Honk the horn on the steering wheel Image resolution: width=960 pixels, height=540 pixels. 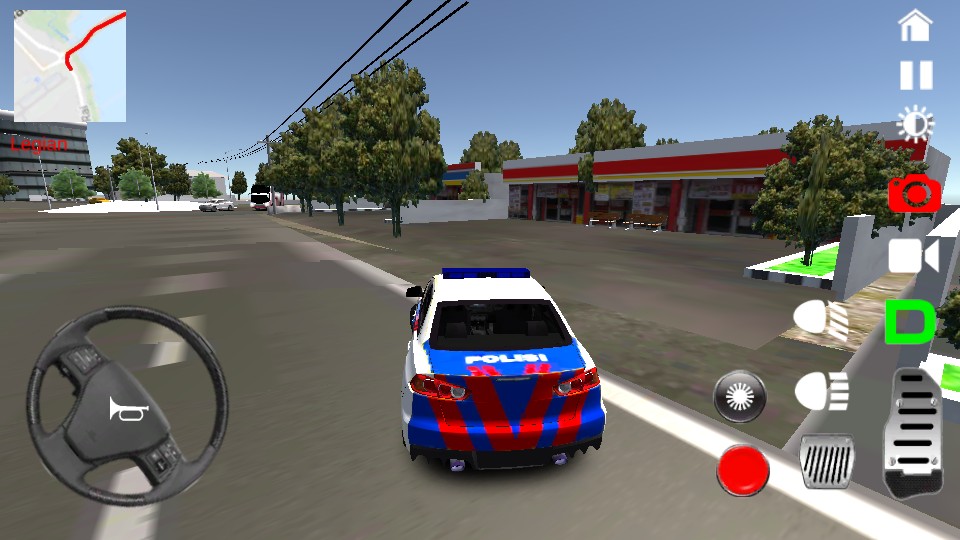point(129,408)
